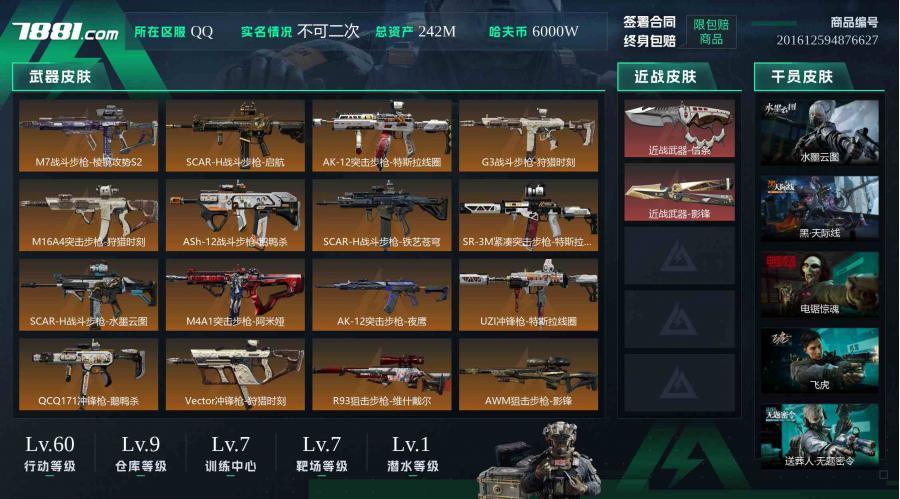The width and height of the screenshot is (900, 499).
Task: View the Vector冲锋枪-狩猎时刻 skin
Action: click(235, 373)
